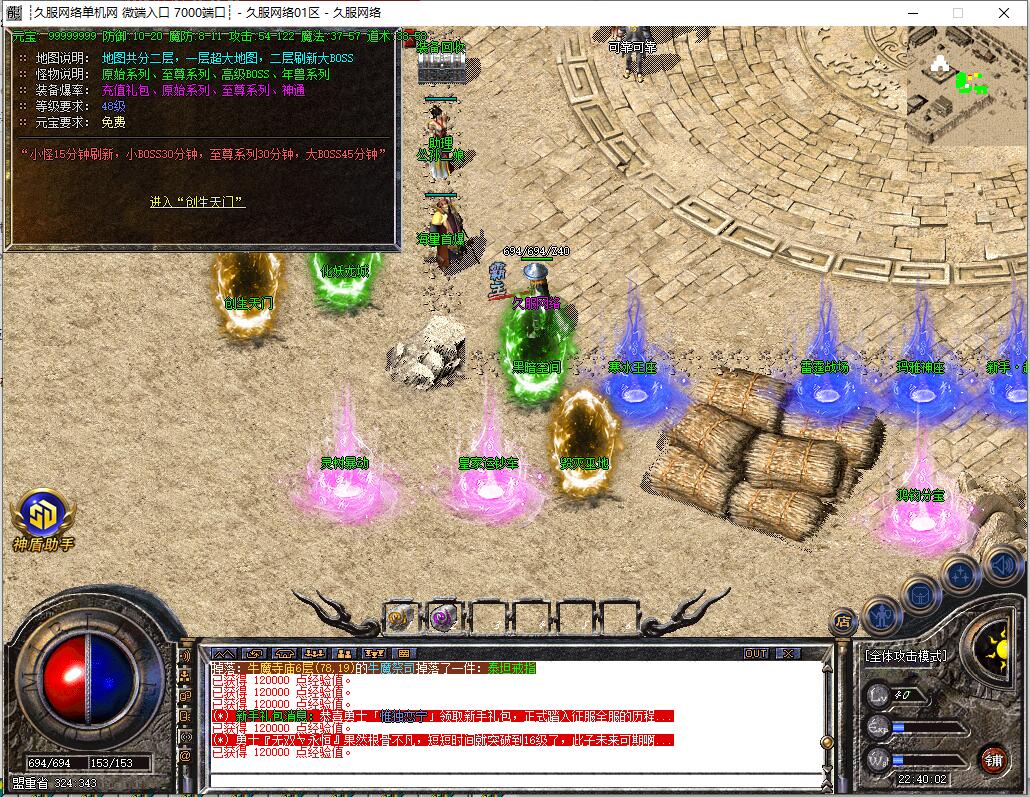Open the red 铺 stall button

tap(993, 758)
